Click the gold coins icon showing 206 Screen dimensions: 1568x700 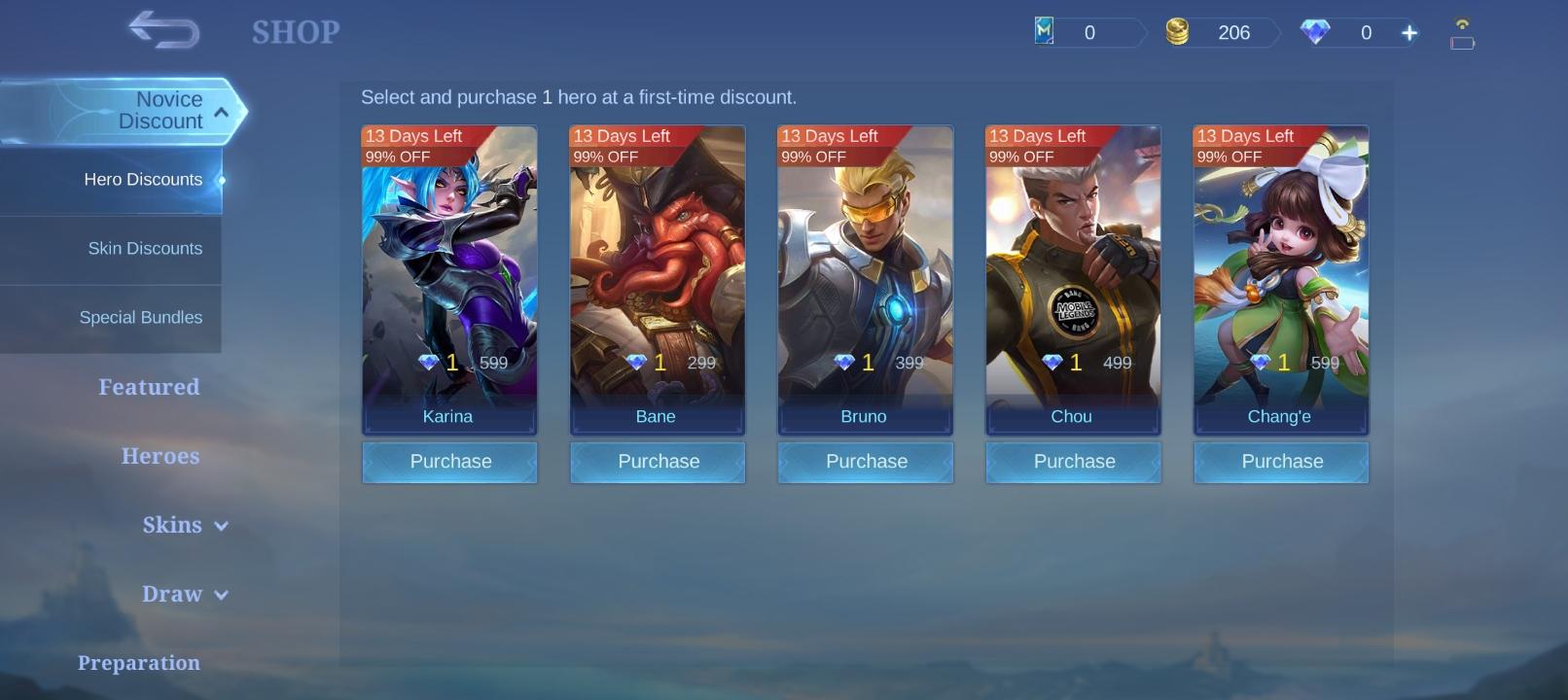click(1180, 32)
